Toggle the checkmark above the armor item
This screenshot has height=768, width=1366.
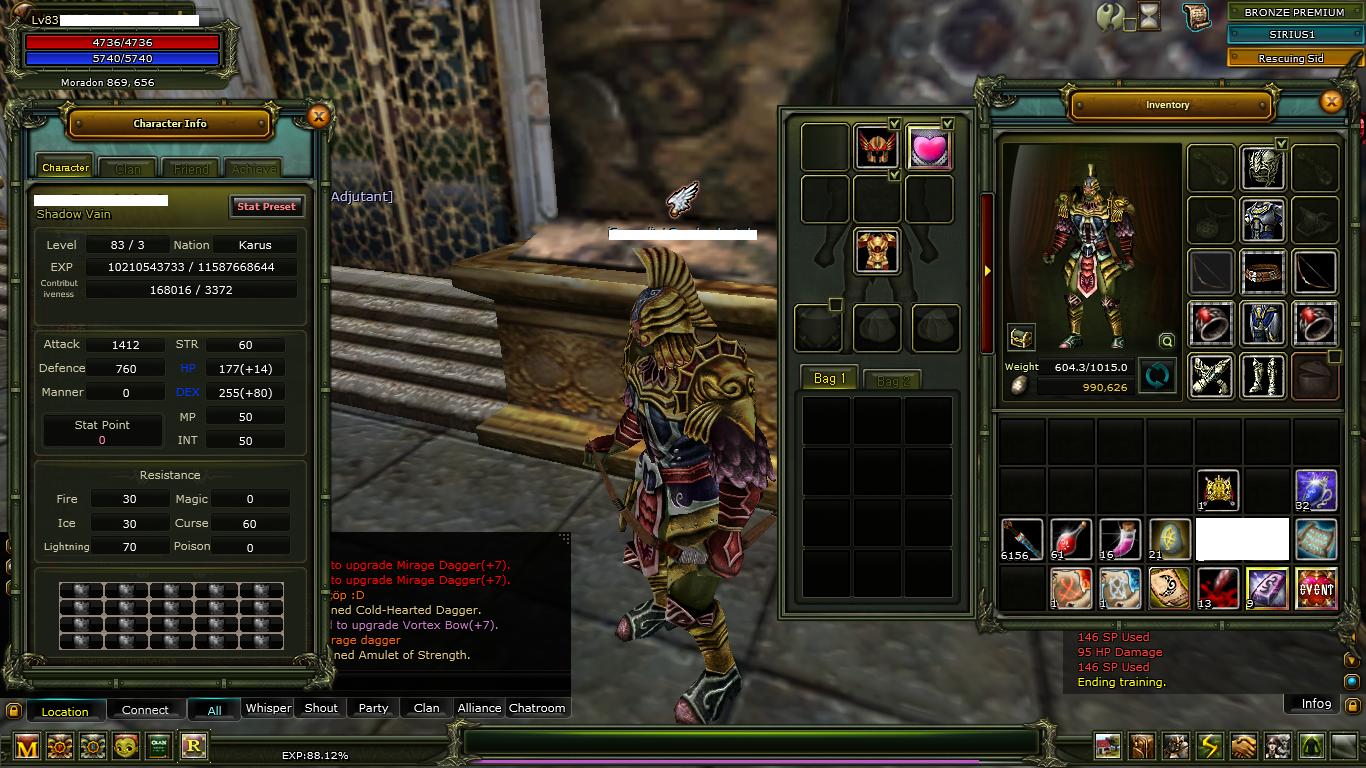895,175
